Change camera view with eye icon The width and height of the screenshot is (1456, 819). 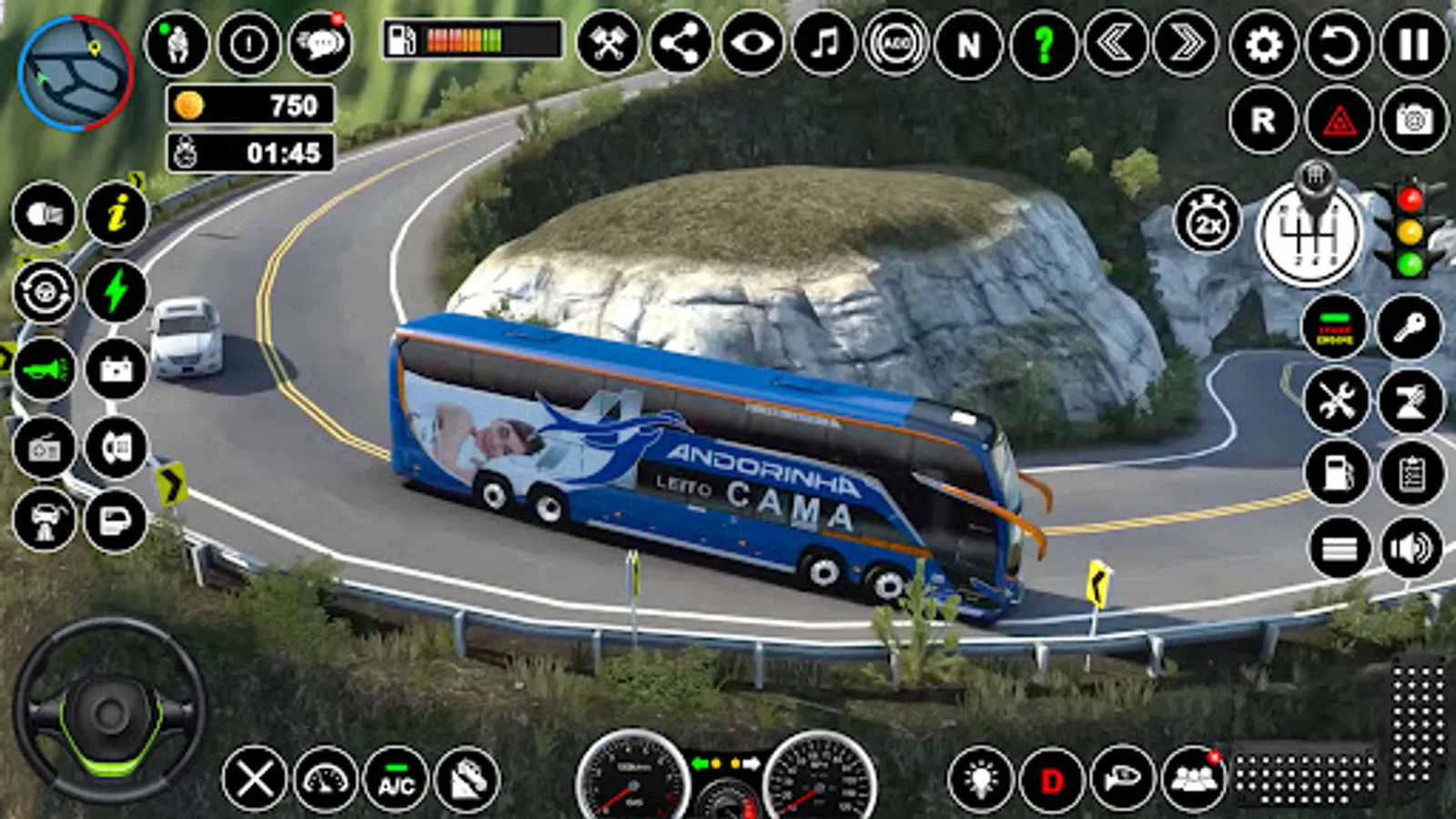(753, 44)
